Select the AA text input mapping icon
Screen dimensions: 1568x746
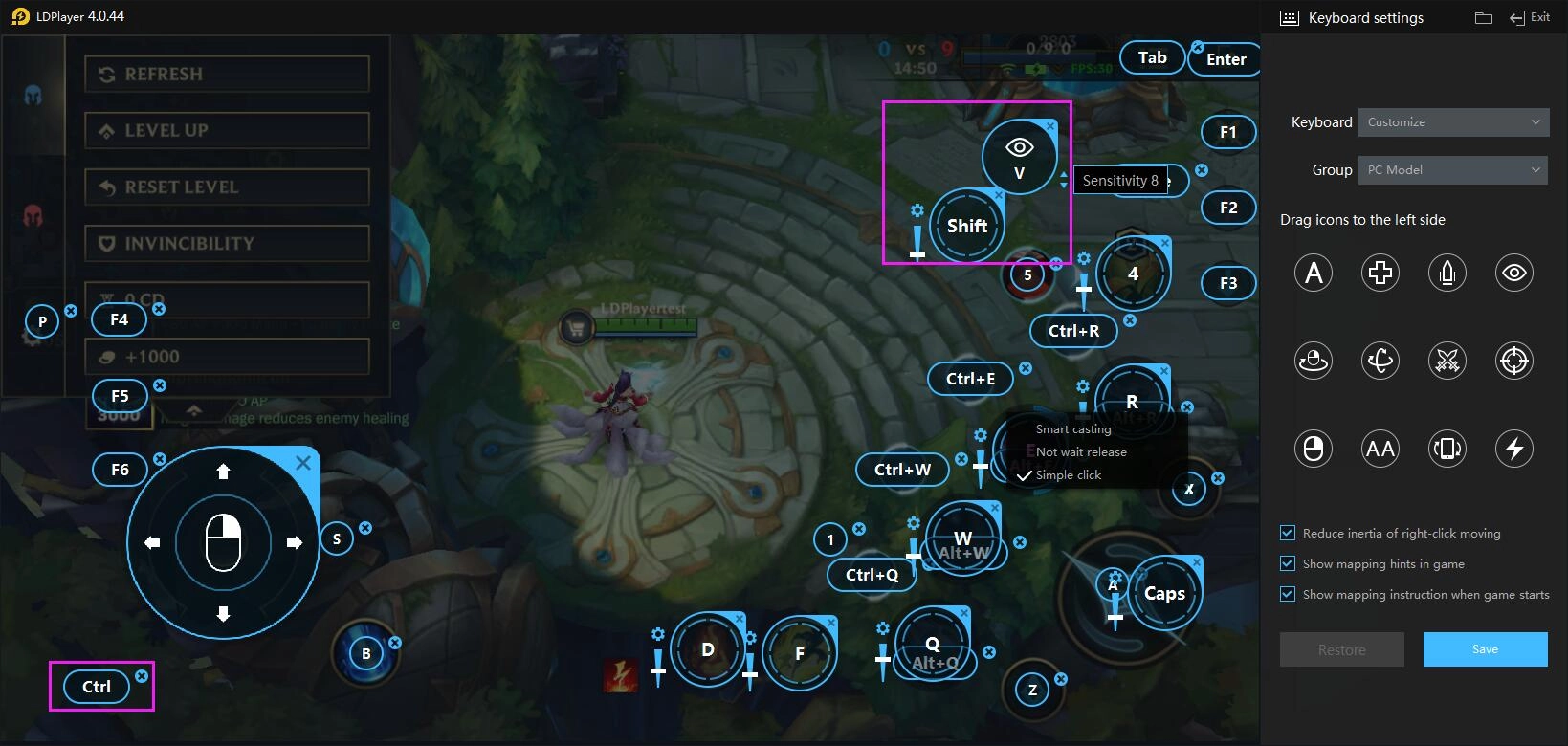click(x=1380, y=448)
